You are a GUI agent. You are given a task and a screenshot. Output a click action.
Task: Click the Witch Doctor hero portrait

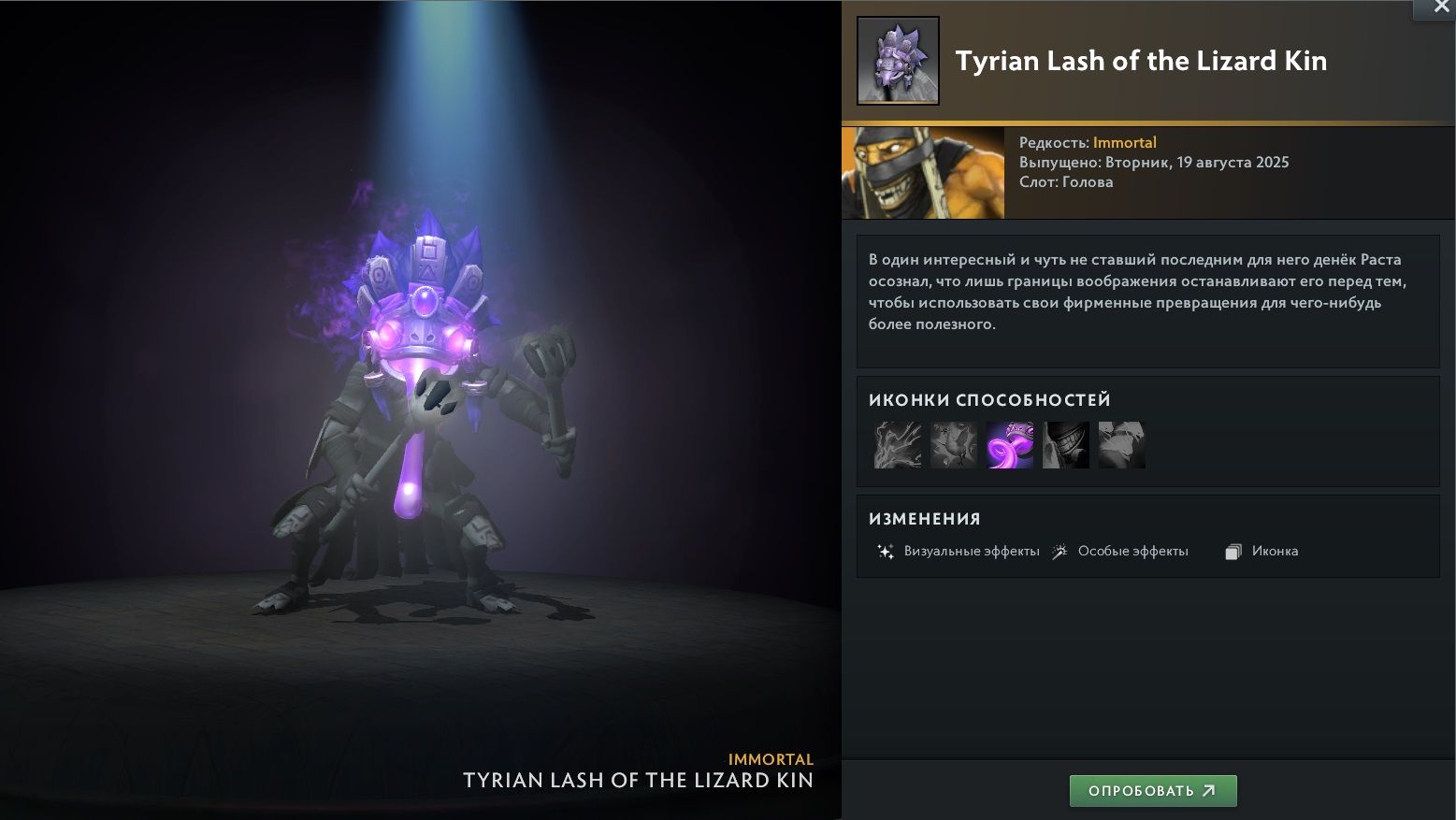922,172
